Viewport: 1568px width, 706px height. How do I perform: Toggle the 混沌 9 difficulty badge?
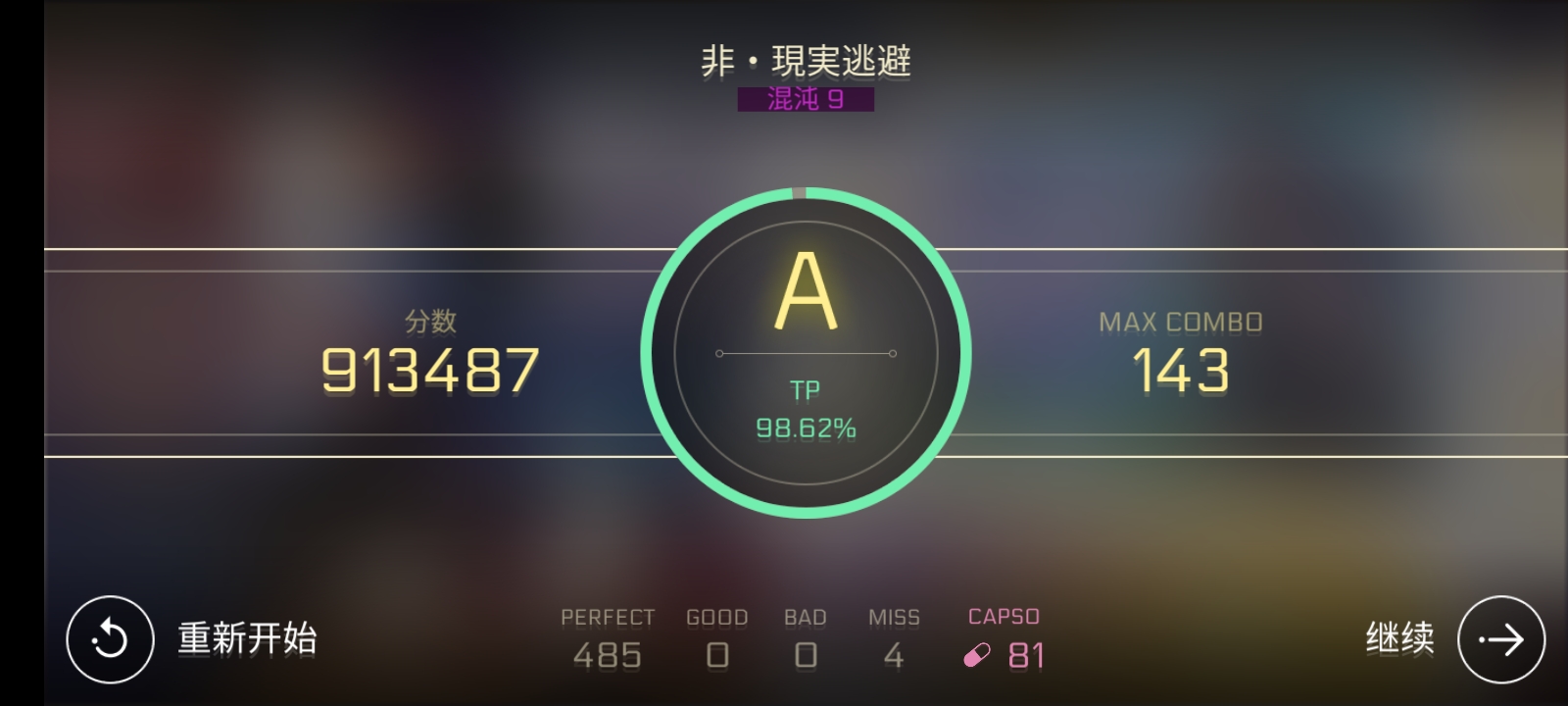(804, 99)
